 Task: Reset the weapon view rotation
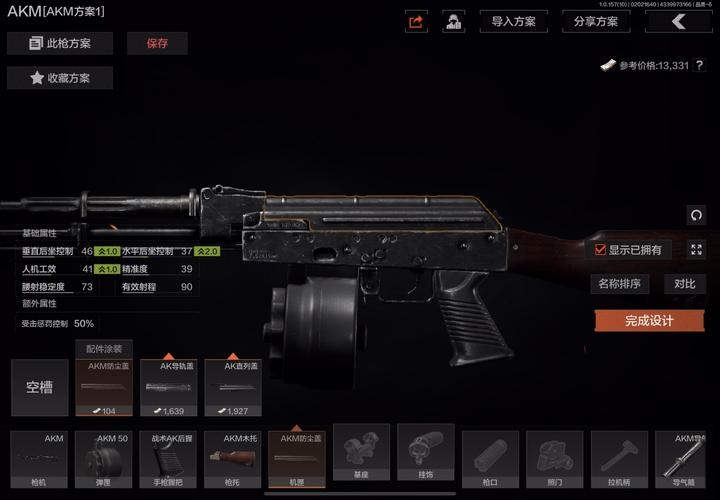[x=697, y=215]
